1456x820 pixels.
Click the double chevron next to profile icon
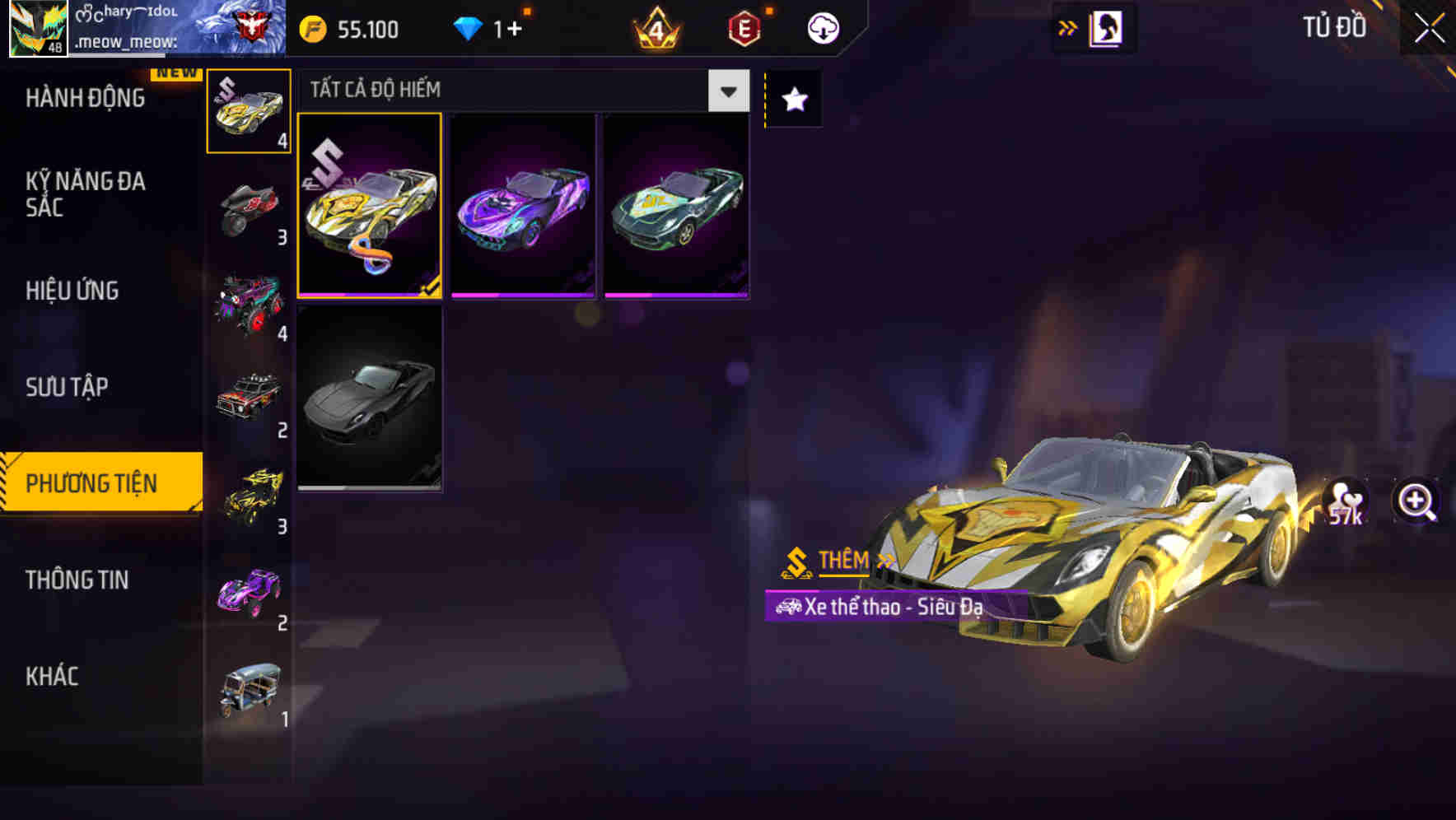click(1066, 27)
